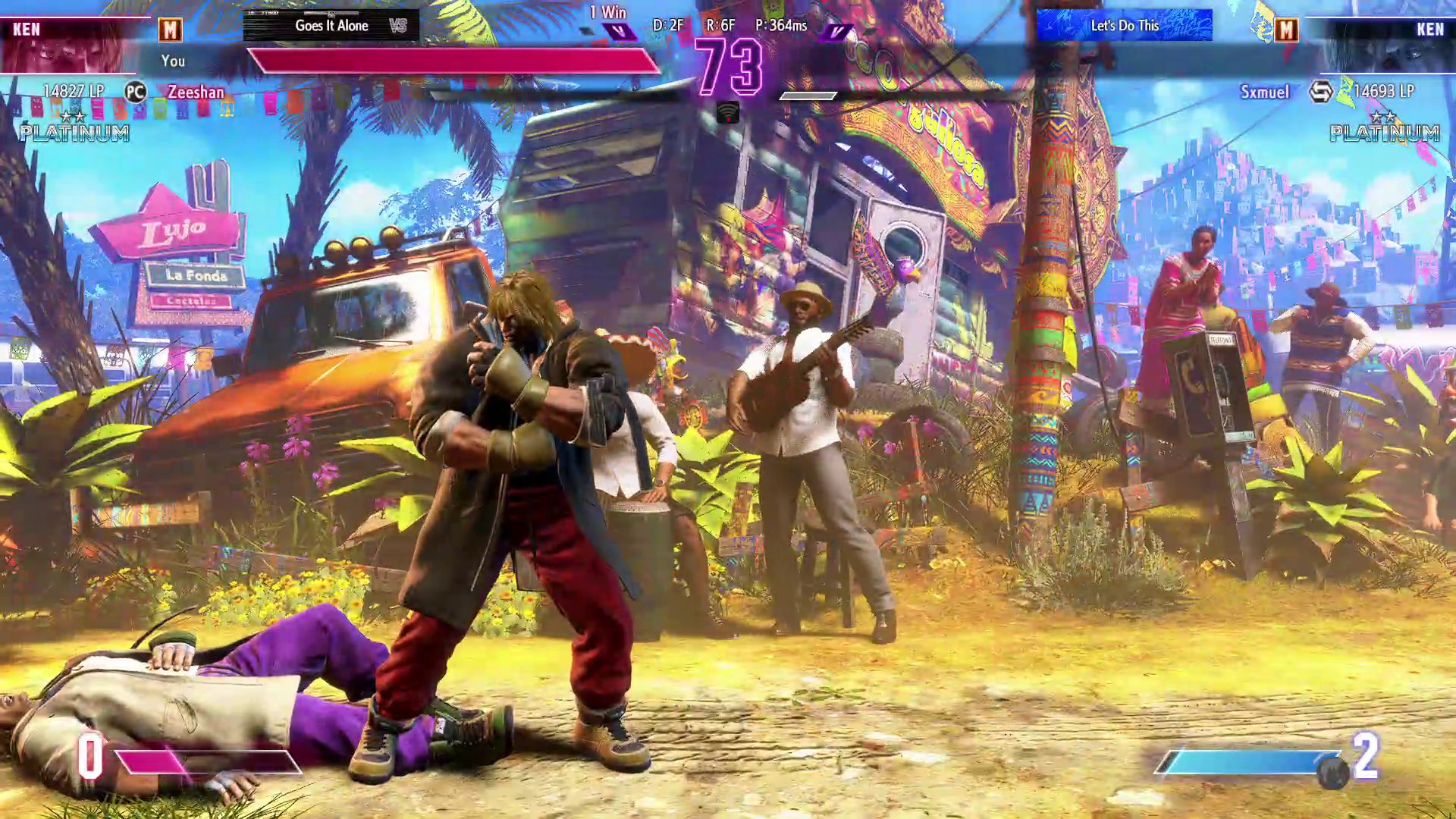This screenshot has width=1456, height=819.
Task: Click the "Let's Do This" title plate
Action: 1124,26
